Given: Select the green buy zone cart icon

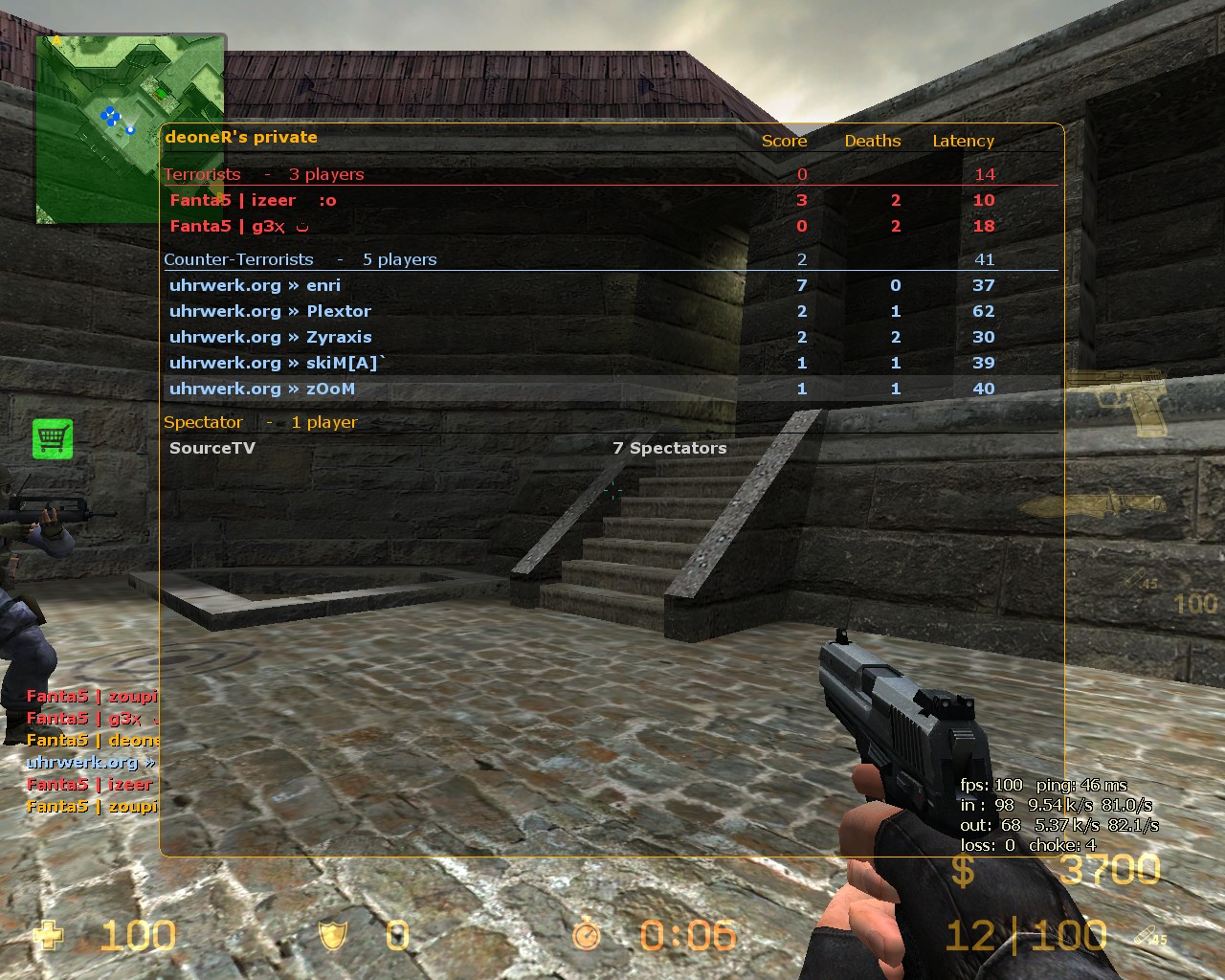Looking at the screenshot, I should tap(53, 439).
